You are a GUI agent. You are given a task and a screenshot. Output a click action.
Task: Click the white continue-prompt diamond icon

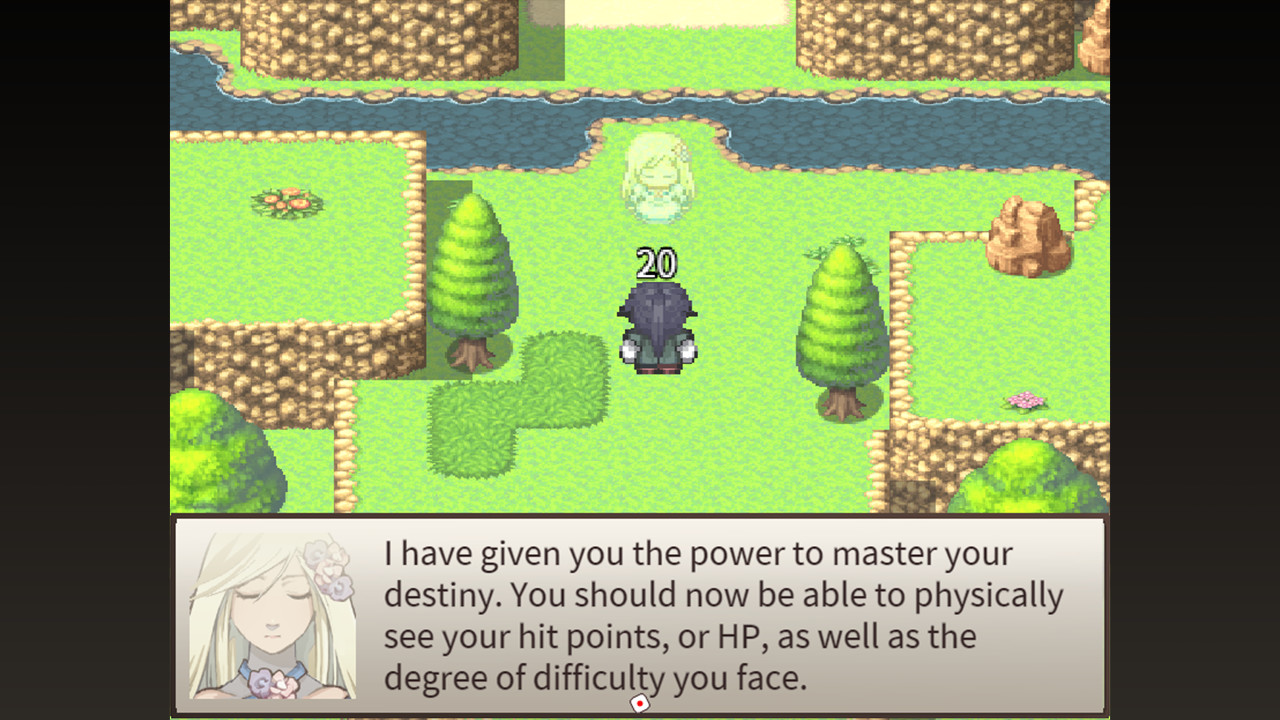[641, 702]
